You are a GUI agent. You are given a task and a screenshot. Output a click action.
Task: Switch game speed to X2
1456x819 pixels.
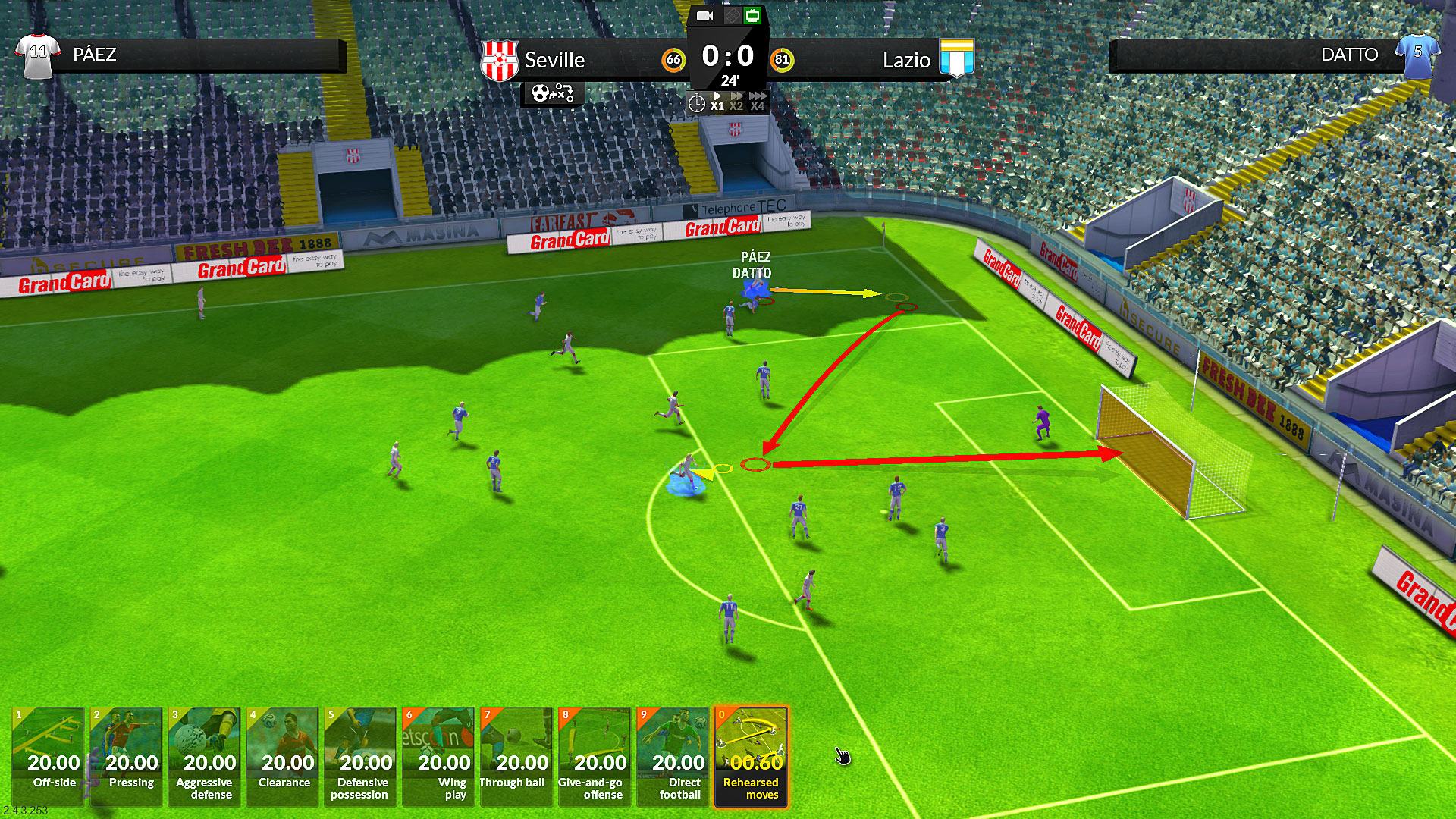[x=736, y=102]
